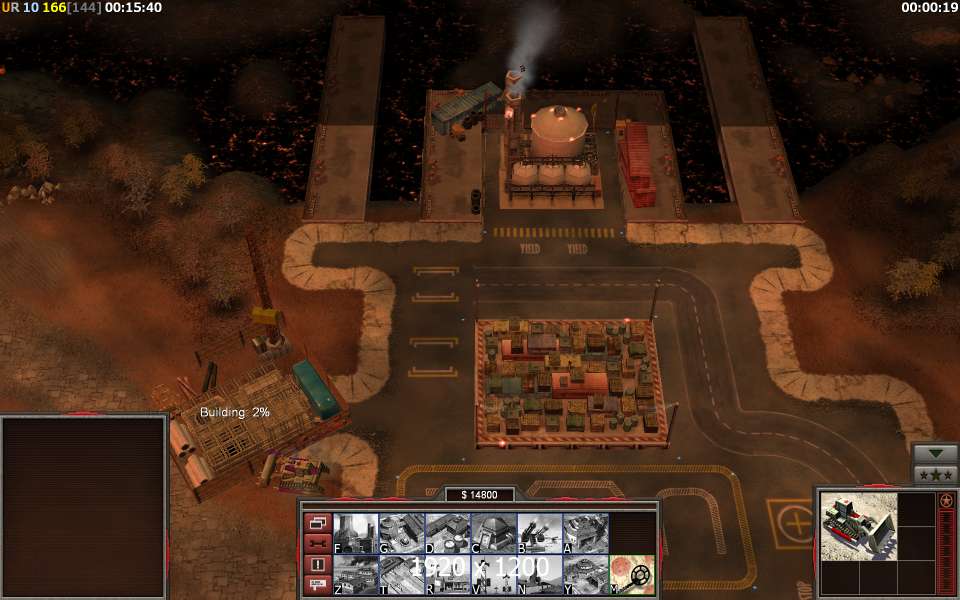
Task: Click the red signpost button
Action: 317,585
